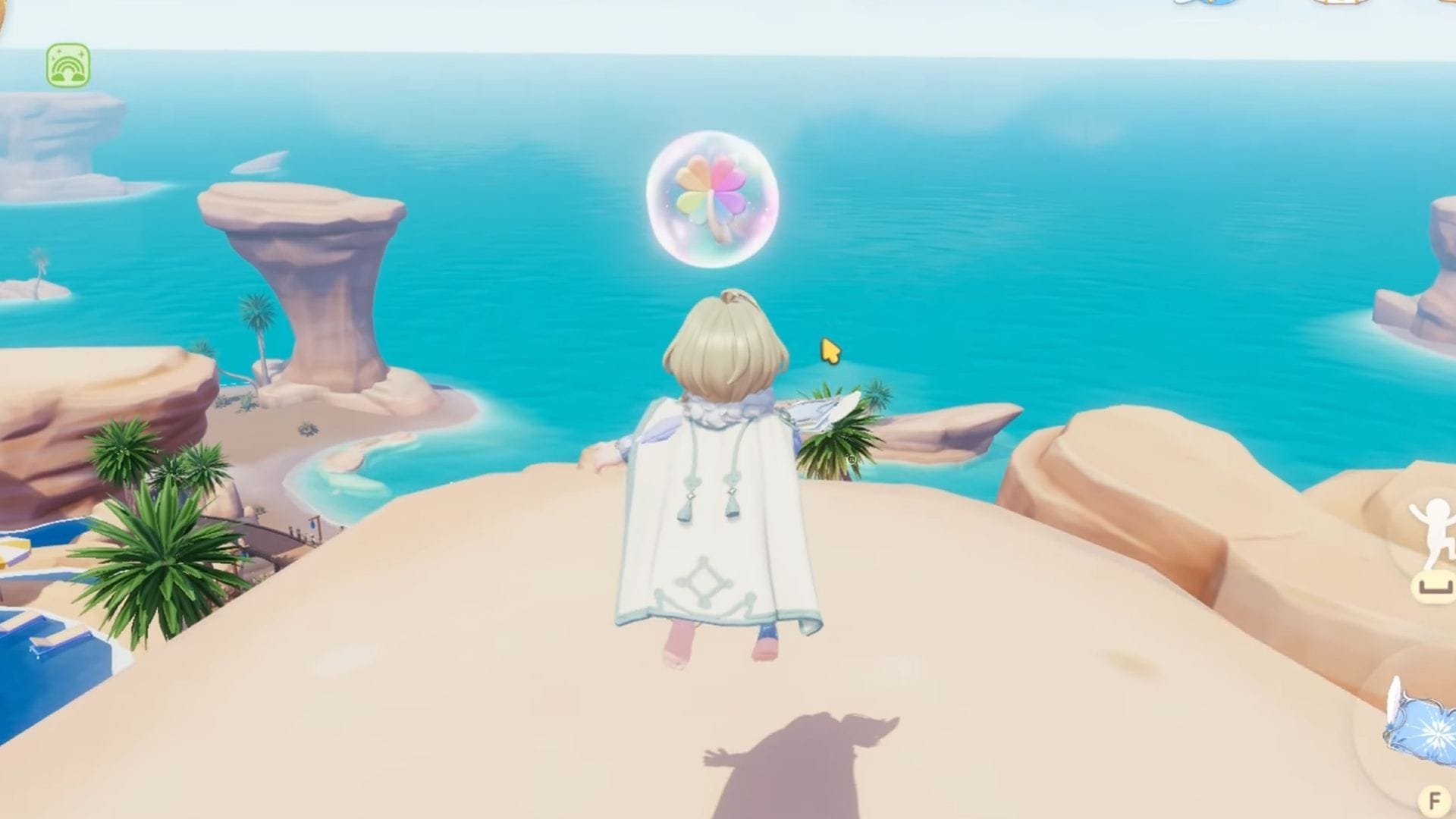Screen dimensions: 1456x819
Task: Click the yellow mouse cursor position
Action: coord(828,349)
